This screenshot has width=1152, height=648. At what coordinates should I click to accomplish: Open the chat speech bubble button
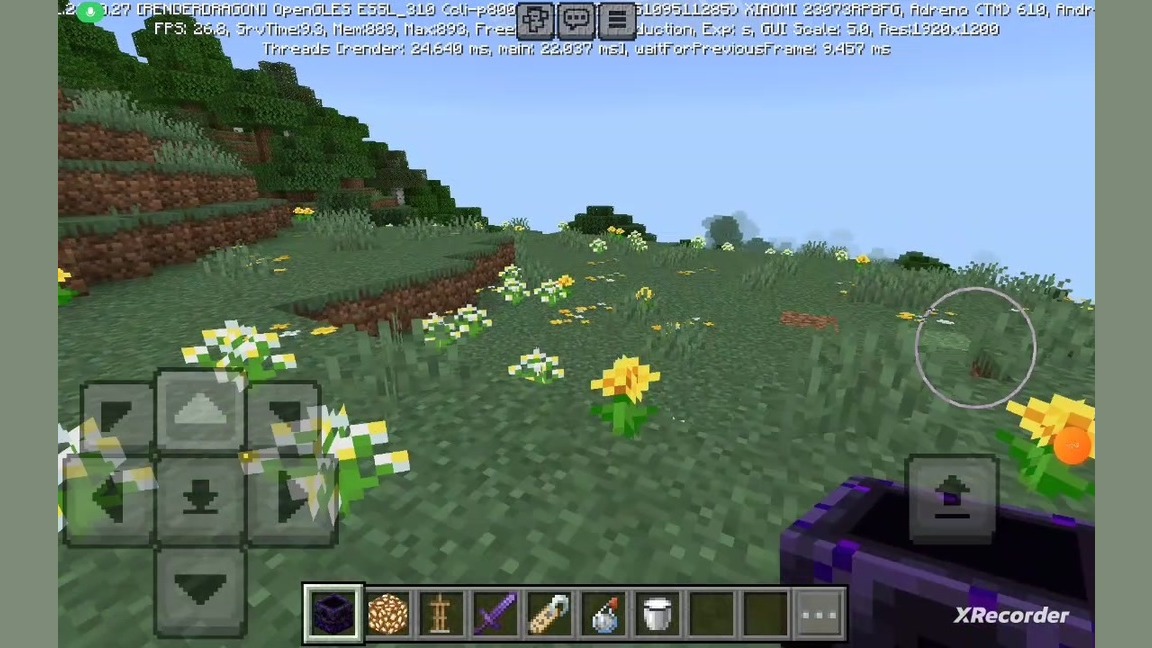pyautogui.click(x=577, y=19)
